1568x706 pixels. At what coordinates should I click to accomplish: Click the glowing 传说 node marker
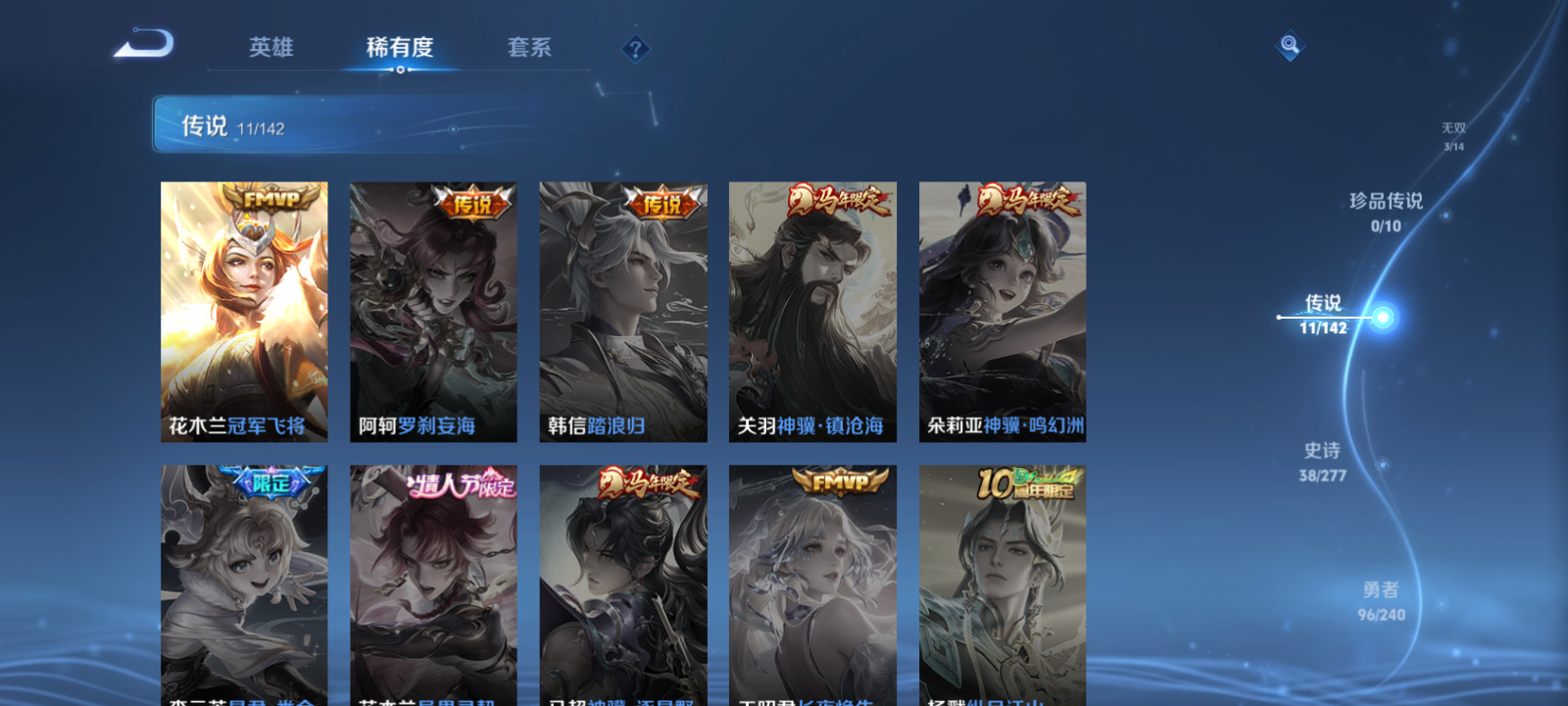coord(1381,316)
